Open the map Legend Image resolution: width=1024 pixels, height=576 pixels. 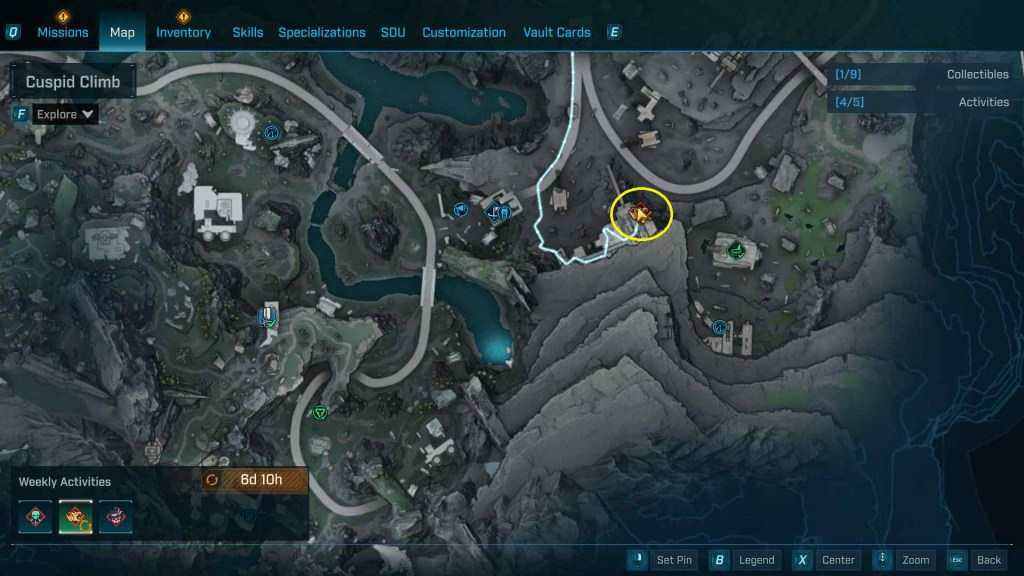pos(745,560)
